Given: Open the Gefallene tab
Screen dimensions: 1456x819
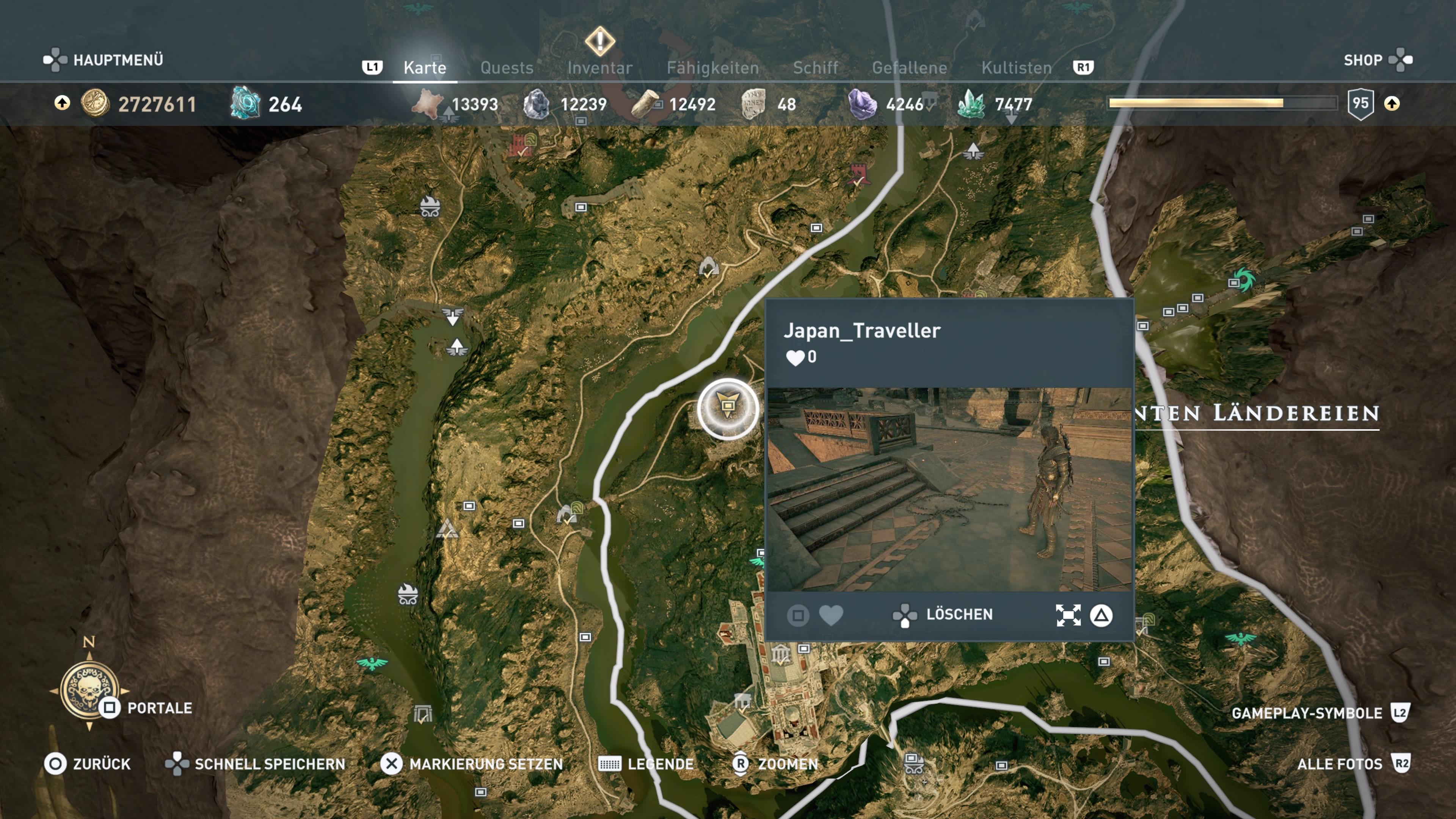Looking at the screenshot, I should pos(909,68).
